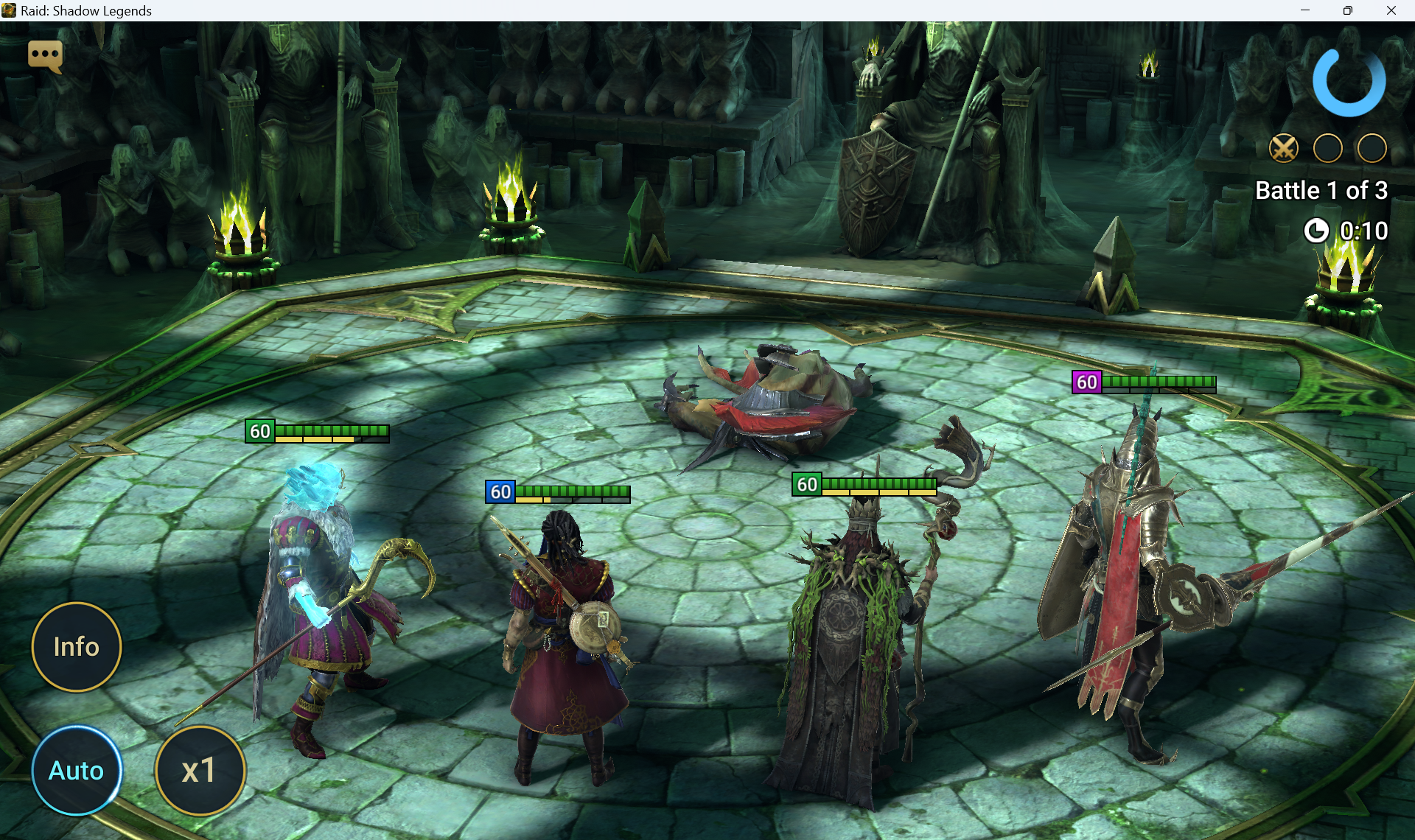
Task: Open the chat speech bubble icon
Action: [45, 55]
